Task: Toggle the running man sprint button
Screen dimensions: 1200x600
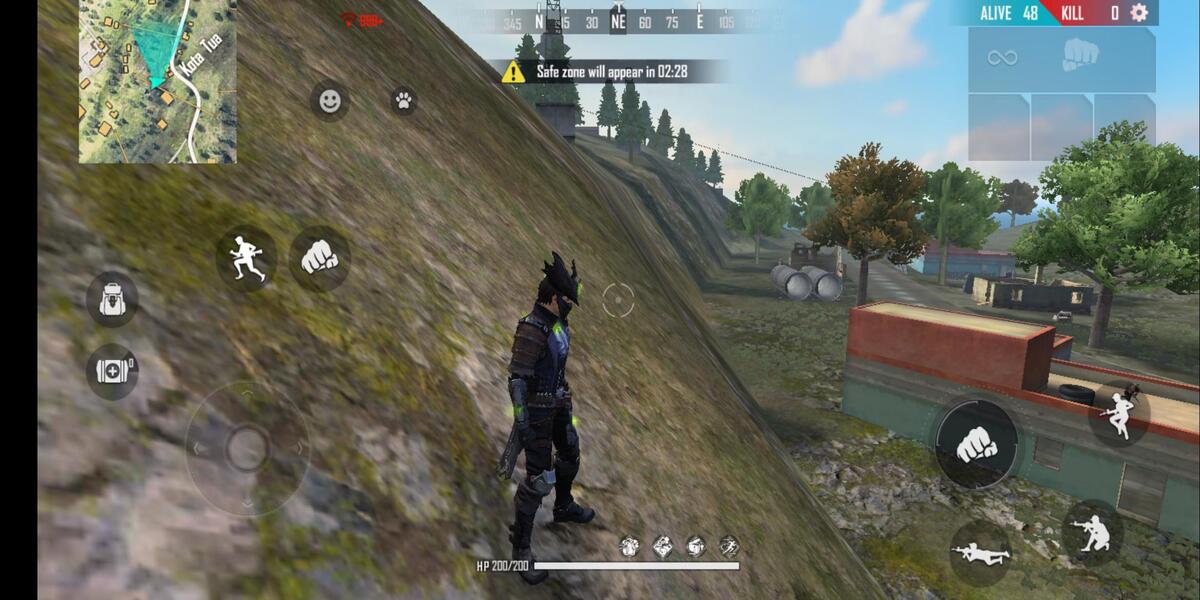Action: pyautogui.click(x=246, y=257)
